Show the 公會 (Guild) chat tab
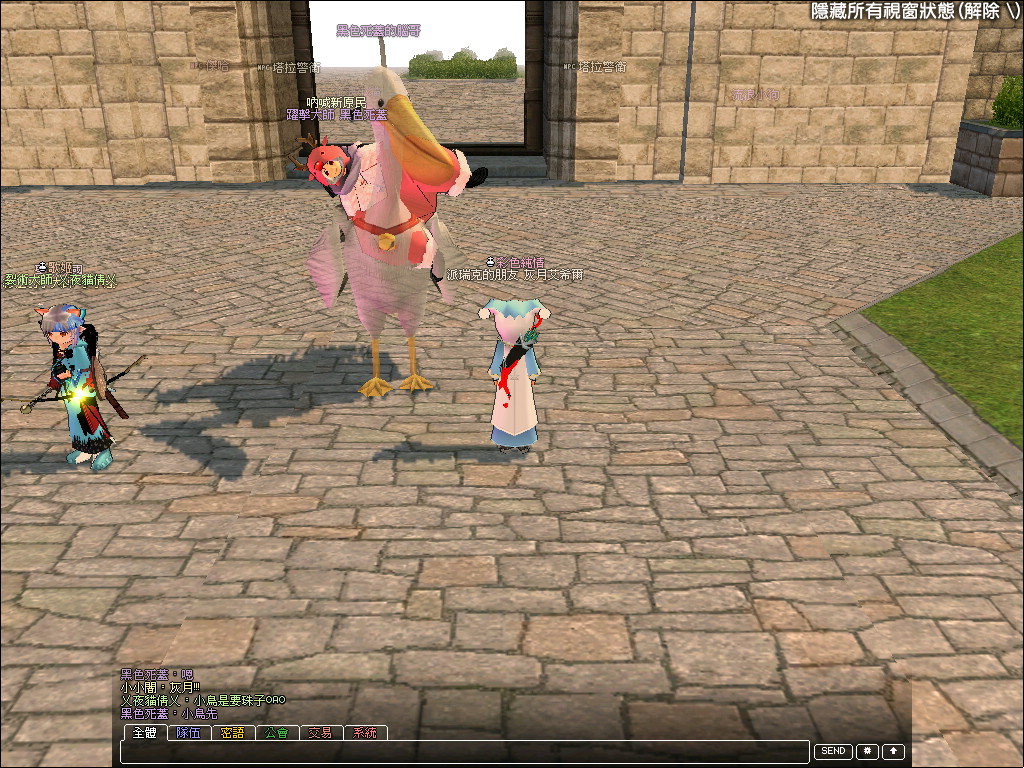 point(277,733)
